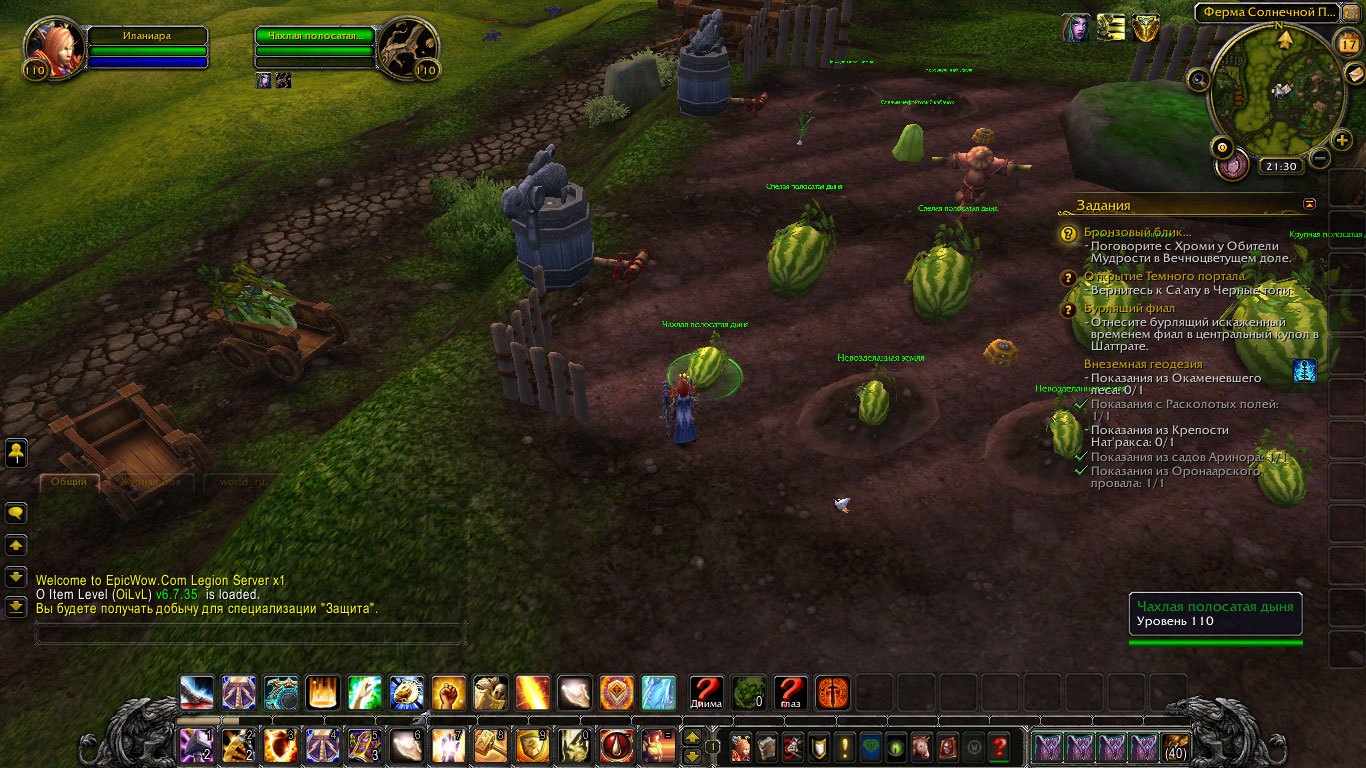
Task: Jump chat to the bottom
Action: coord(16,606)
